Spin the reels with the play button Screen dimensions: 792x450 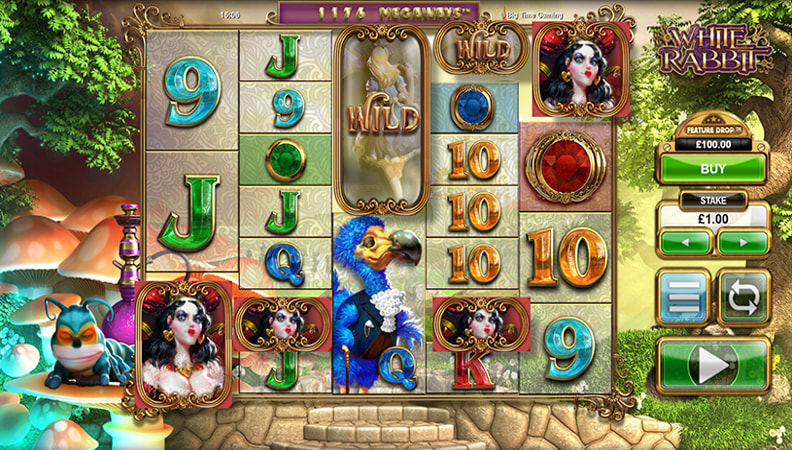[713, 365]
